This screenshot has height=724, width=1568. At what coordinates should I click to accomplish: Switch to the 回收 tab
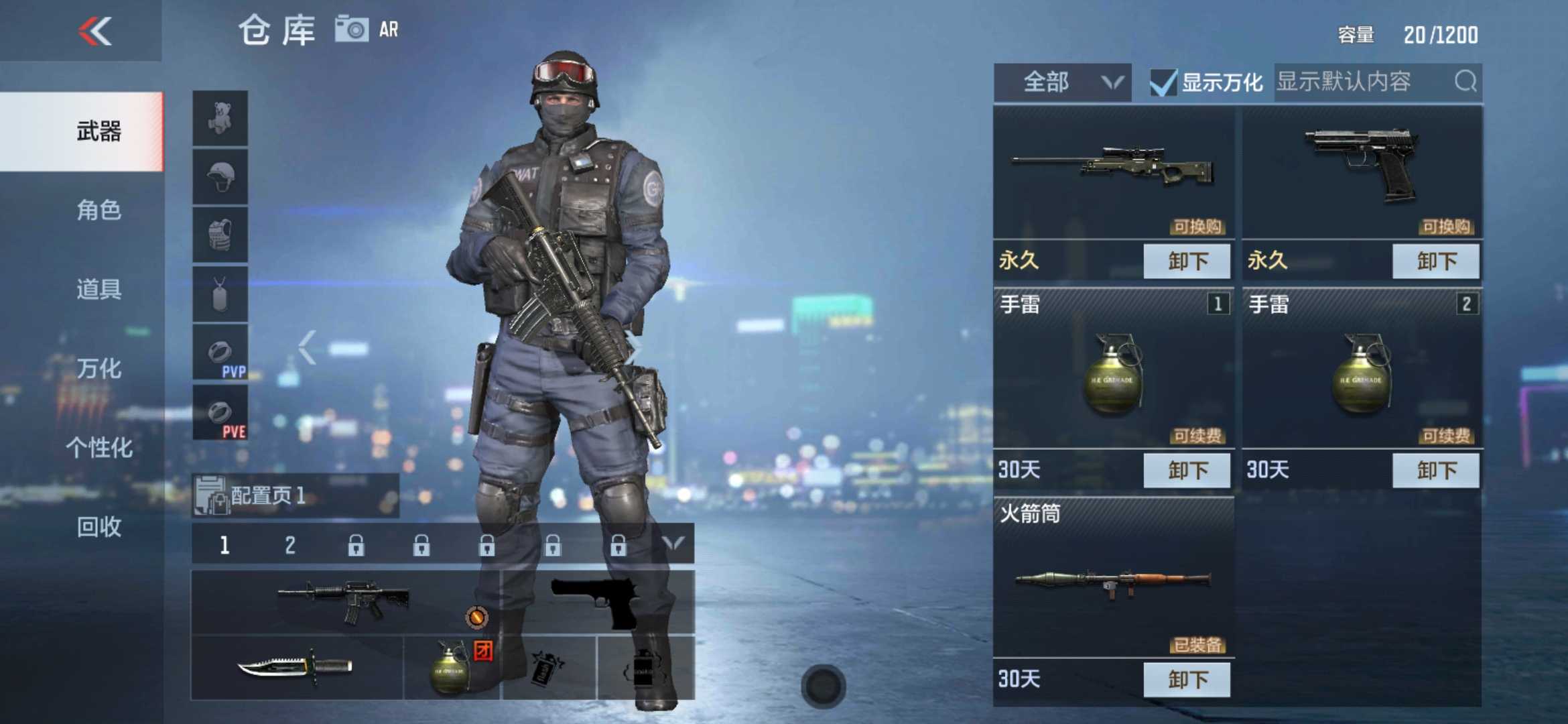[99, 527]
